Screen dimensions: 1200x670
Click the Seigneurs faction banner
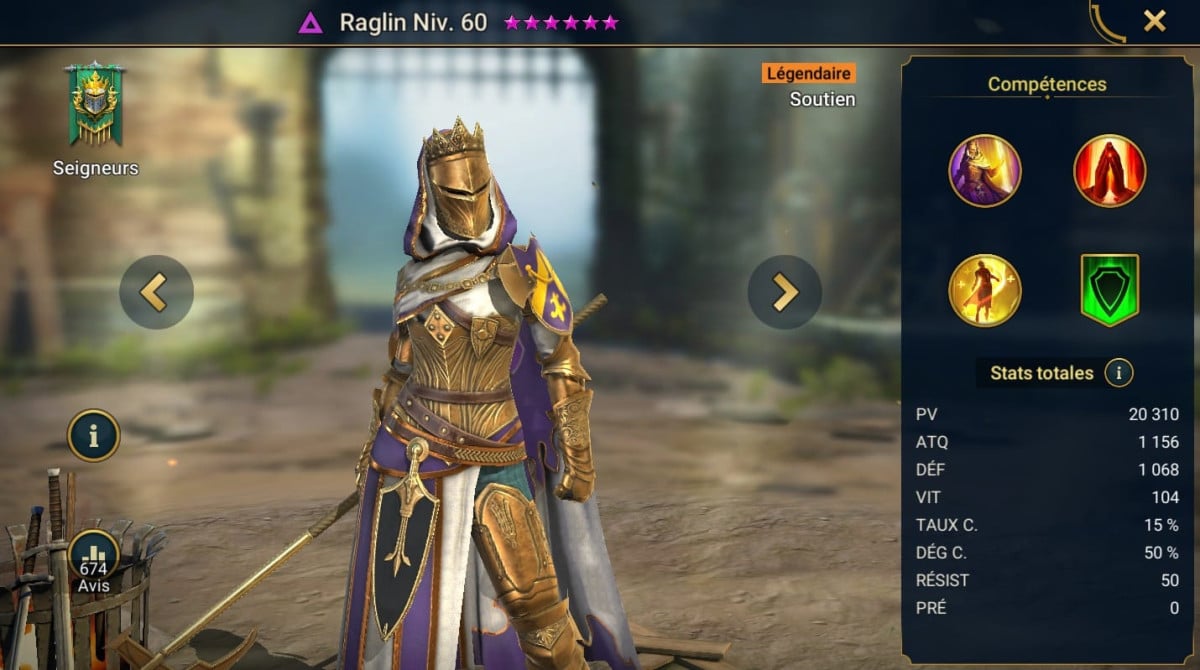[94, 105]
